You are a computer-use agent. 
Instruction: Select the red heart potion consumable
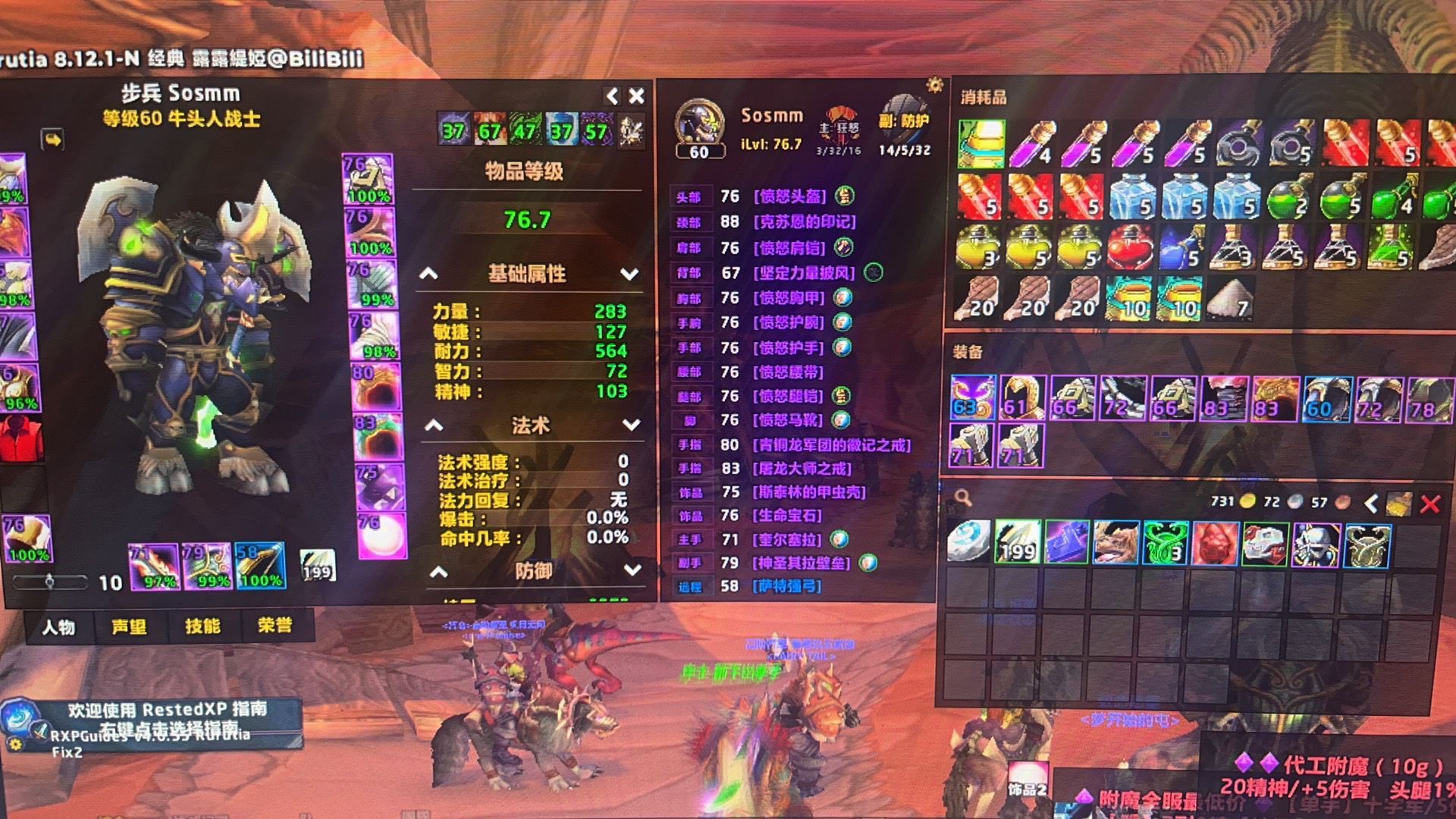point(1130,248)
